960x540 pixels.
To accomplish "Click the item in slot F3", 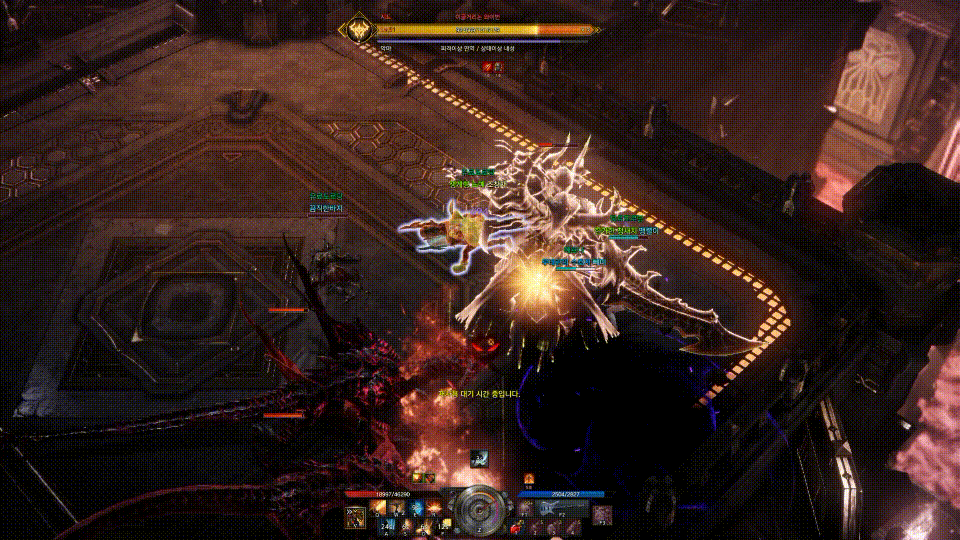I will click(x=602, y=516).
